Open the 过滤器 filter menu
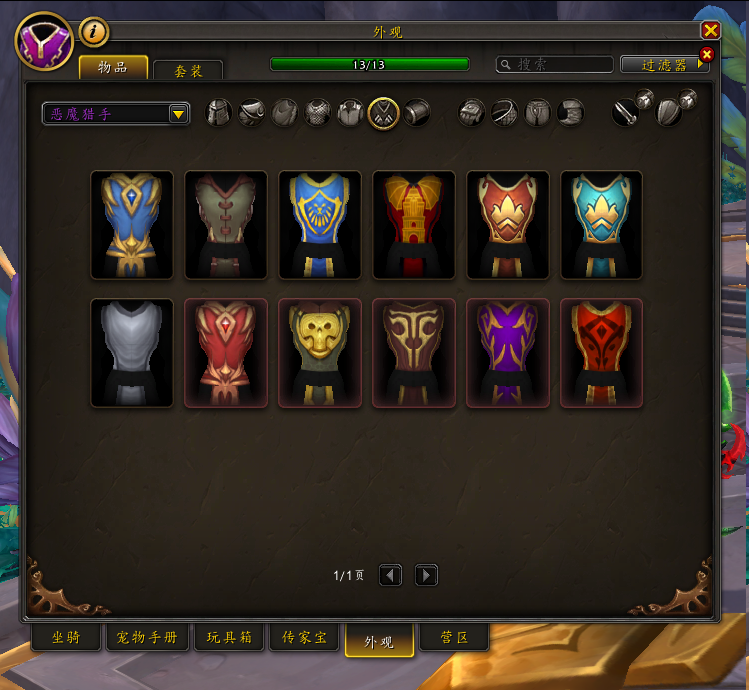This screenshot has width=749, height=690. (665, 64)
